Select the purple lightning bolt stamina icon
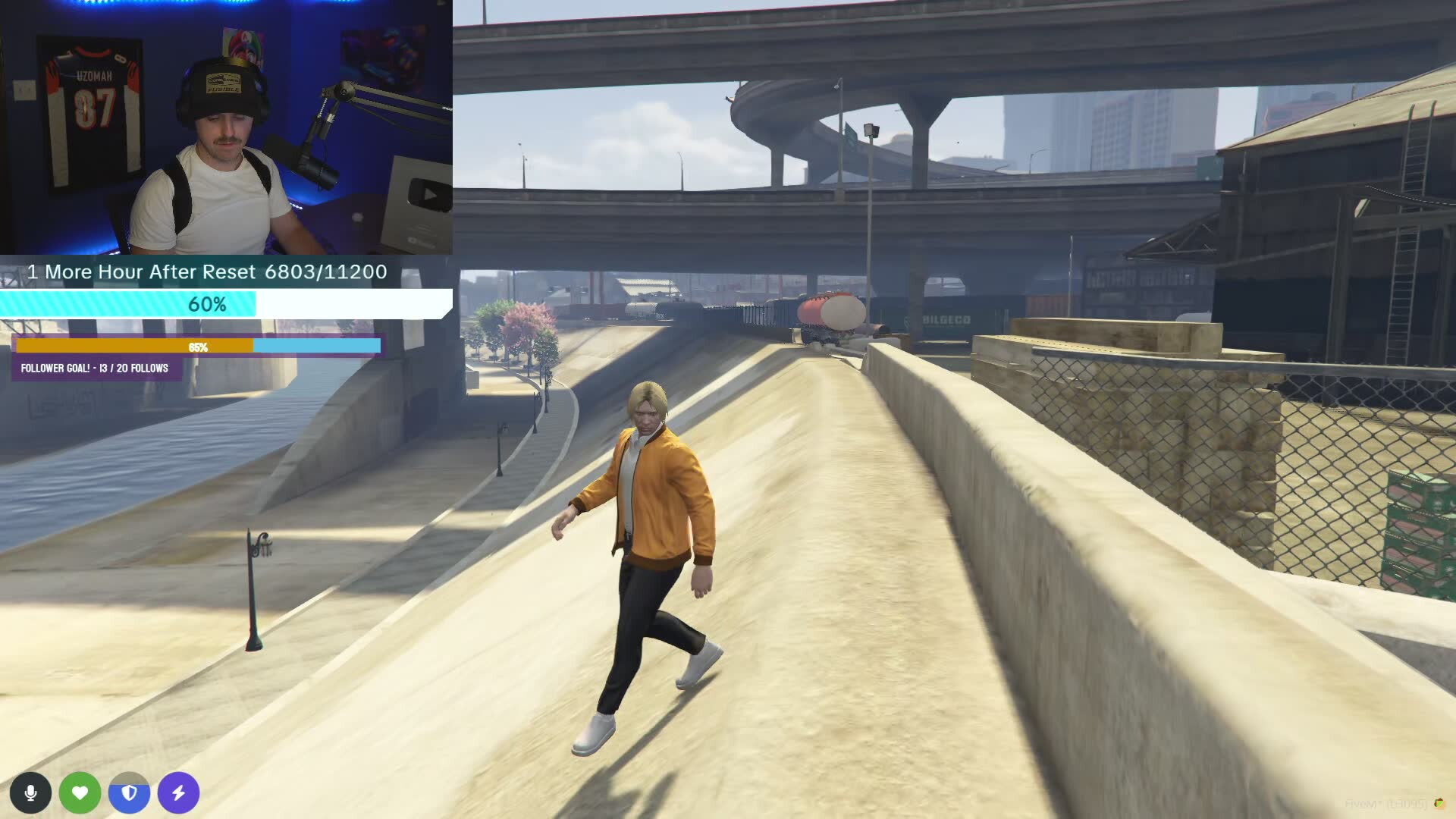The height and width of the screenshot is (819, 1456). click(178, 792)
